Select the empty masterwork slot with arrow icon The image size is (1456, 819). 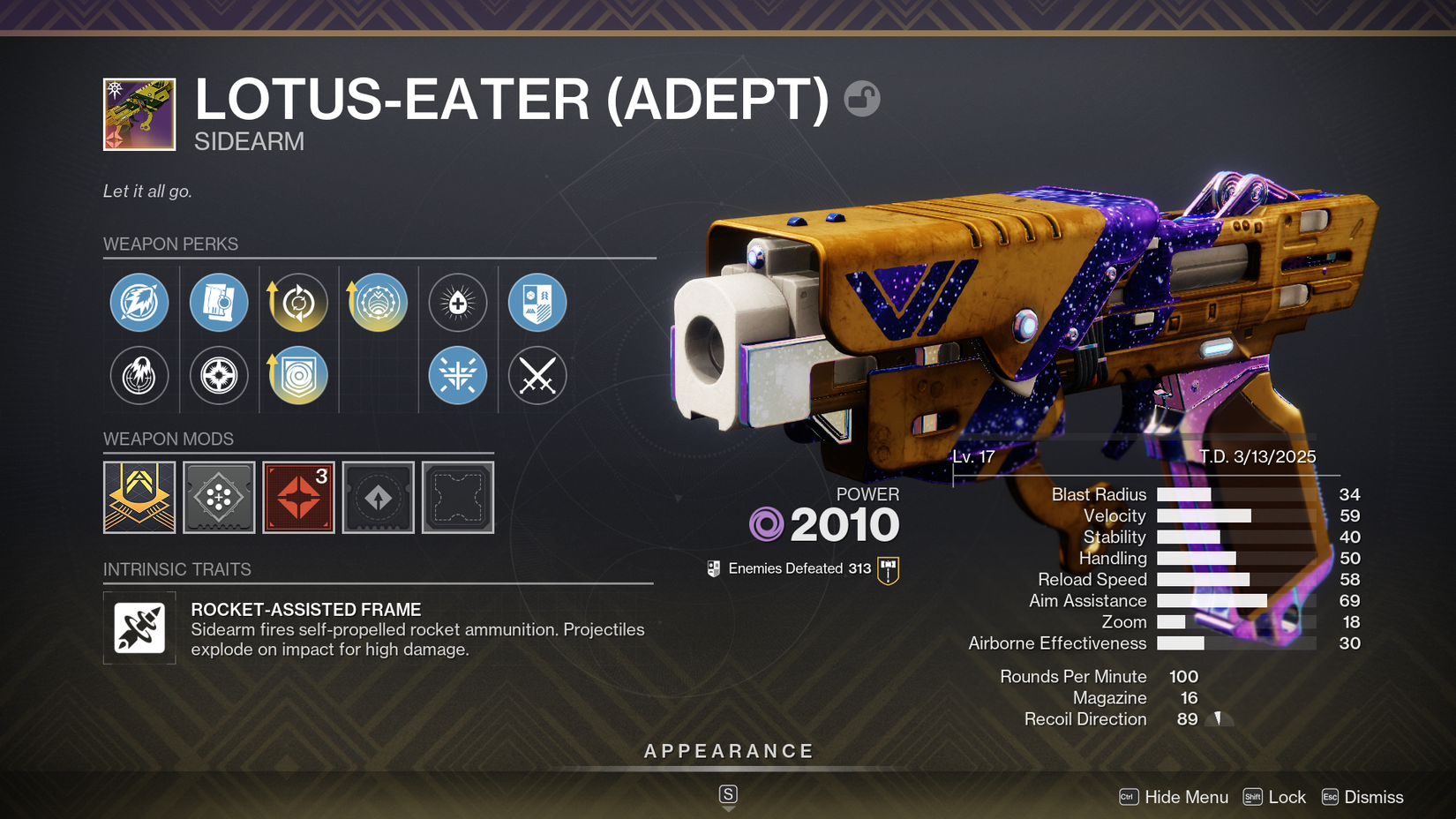(x=378, y=497)
